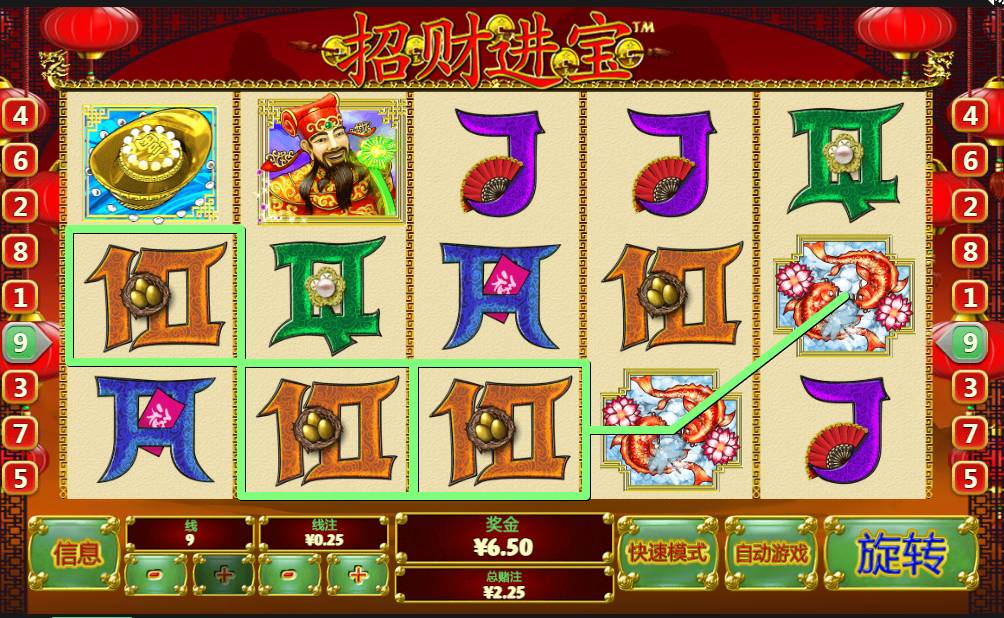Raise the line bet (线注)
Screen dimensions: 1004x618
(x=358, y=575)
